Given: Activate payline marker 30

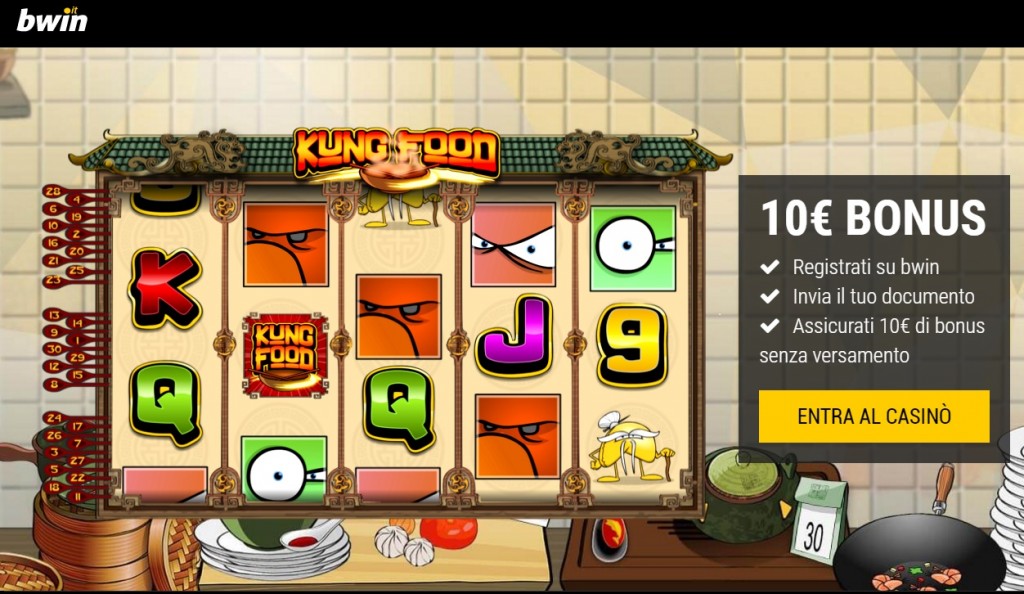Looking at the screenshot, I should (52, 349).
